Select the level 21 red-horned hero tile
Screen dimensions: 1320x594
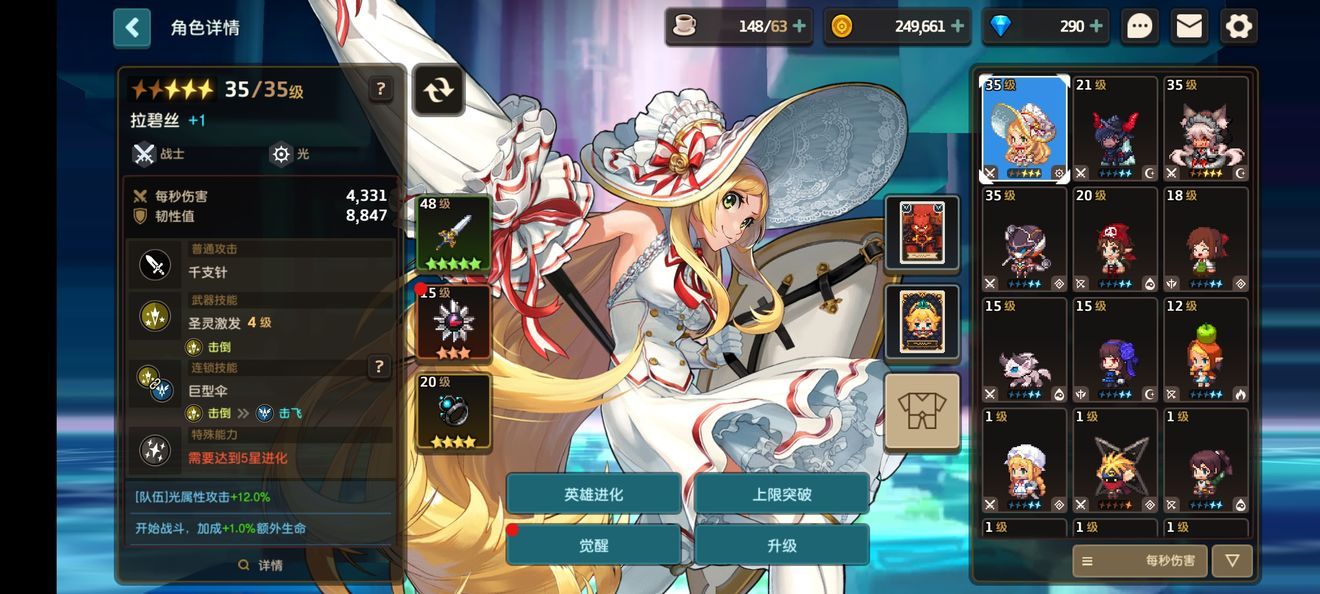coord(1115,130)
